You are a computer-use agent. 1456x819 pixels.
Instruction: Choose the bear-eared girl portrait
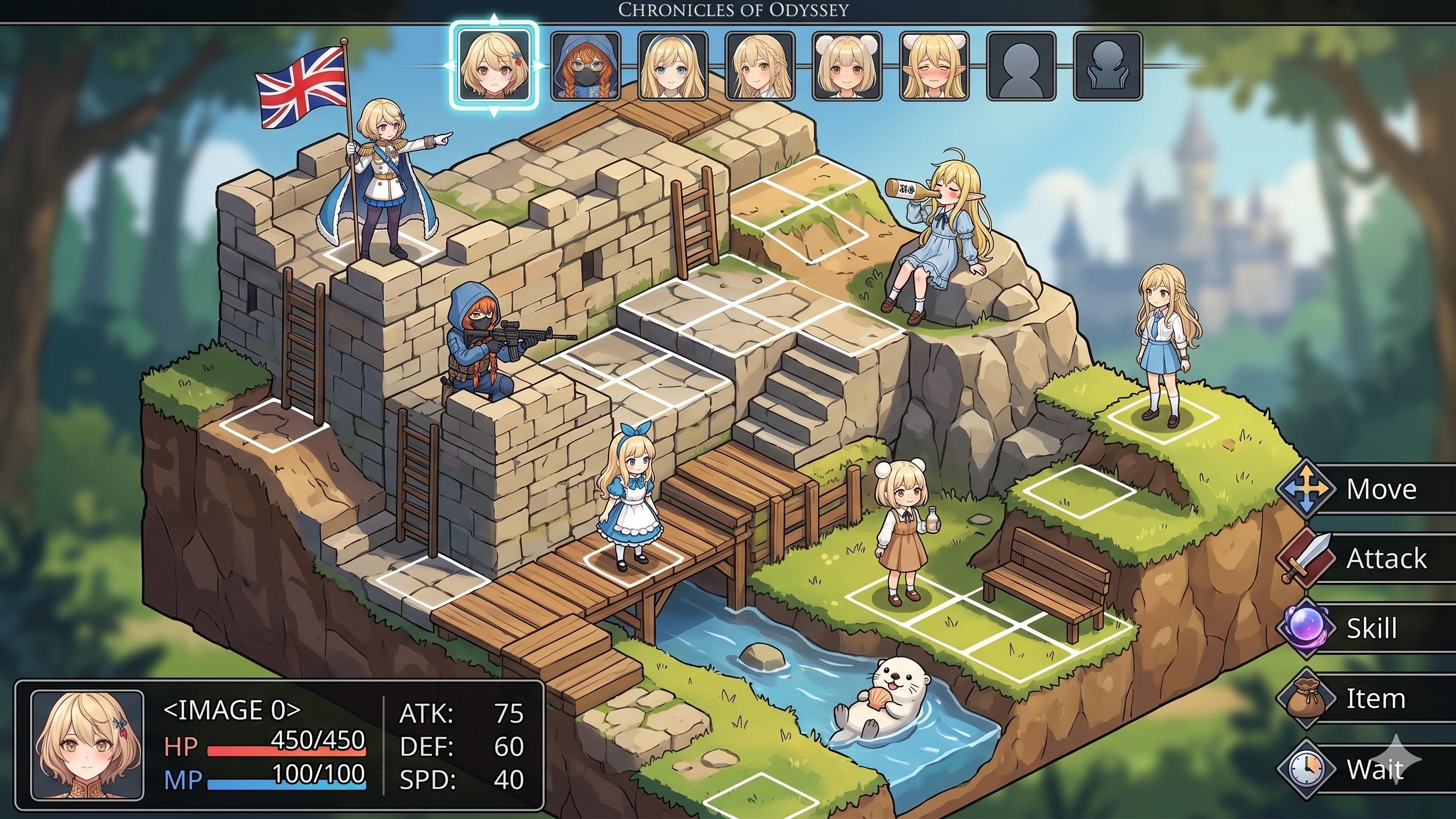(x=847, y=66)
